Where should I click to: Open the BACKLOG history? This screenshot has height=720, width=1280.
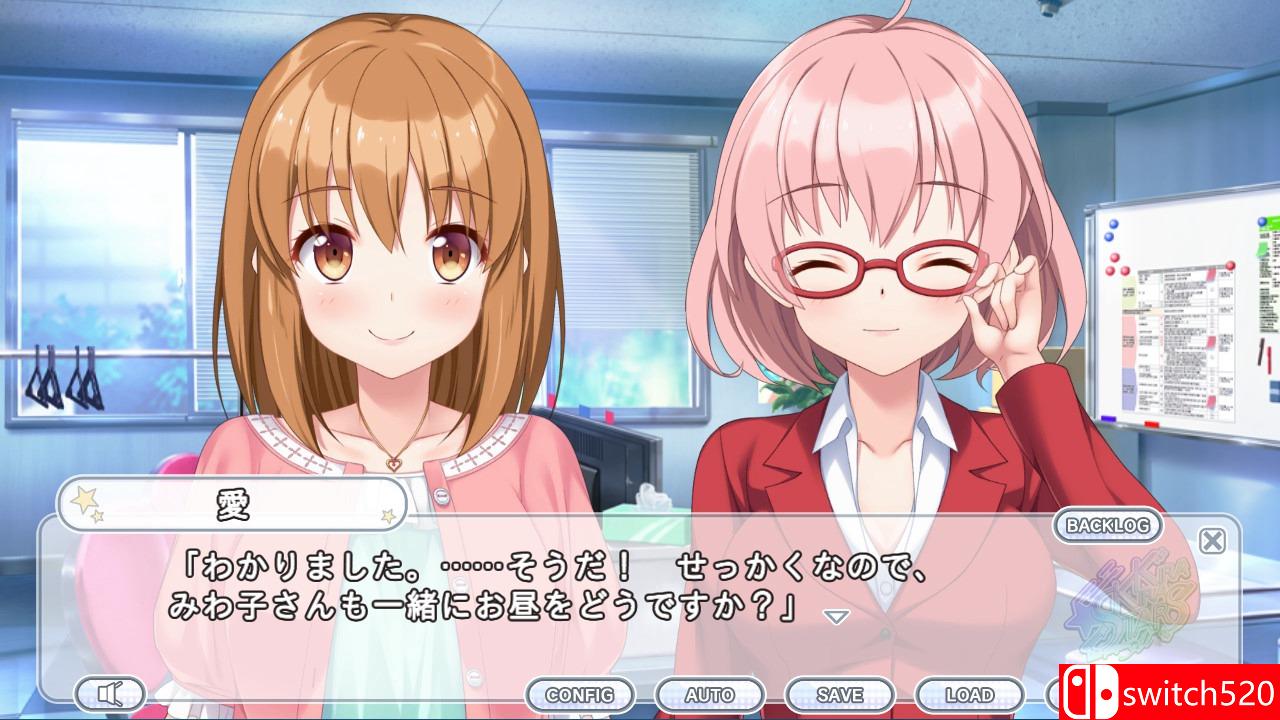tap(1110, 525)
